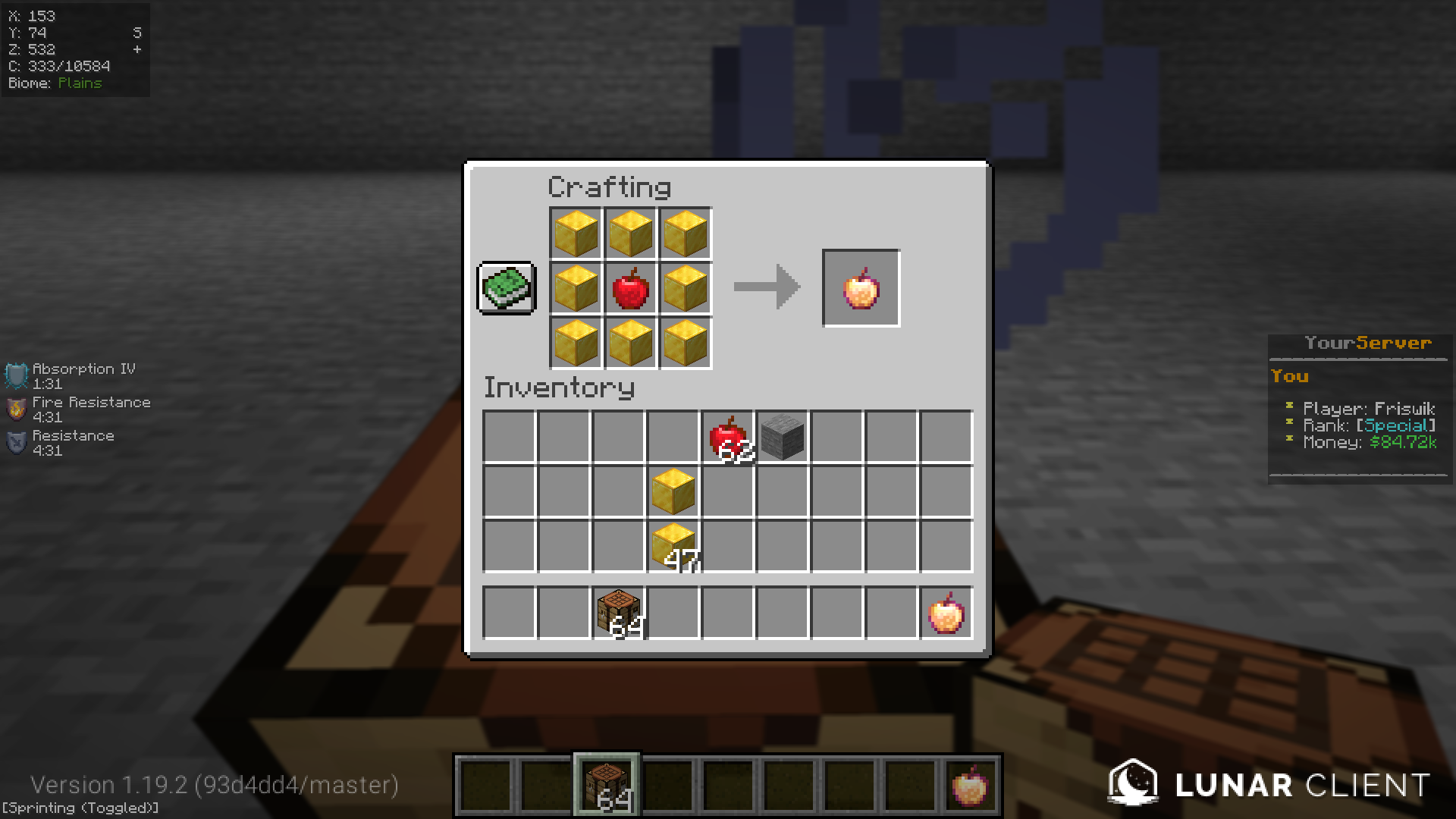Screen dimensions: 1456x819
Task: Select the single gold block in inventory
Action: click(672, 491)
